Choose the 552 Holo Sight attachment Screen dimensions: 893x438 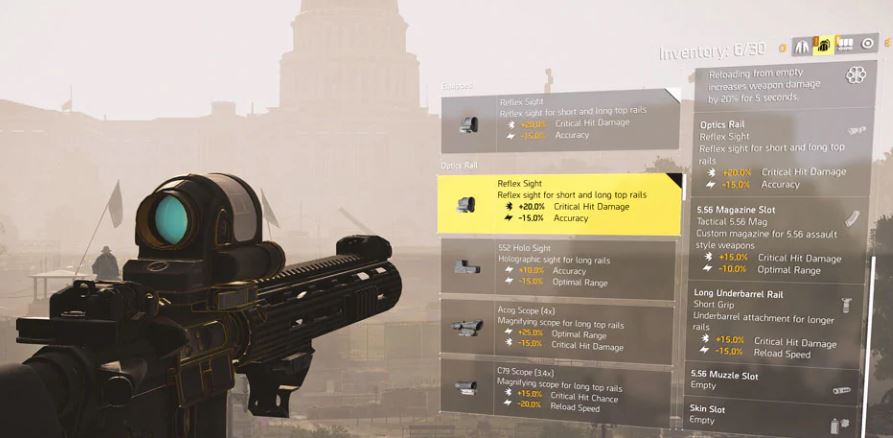559,265
